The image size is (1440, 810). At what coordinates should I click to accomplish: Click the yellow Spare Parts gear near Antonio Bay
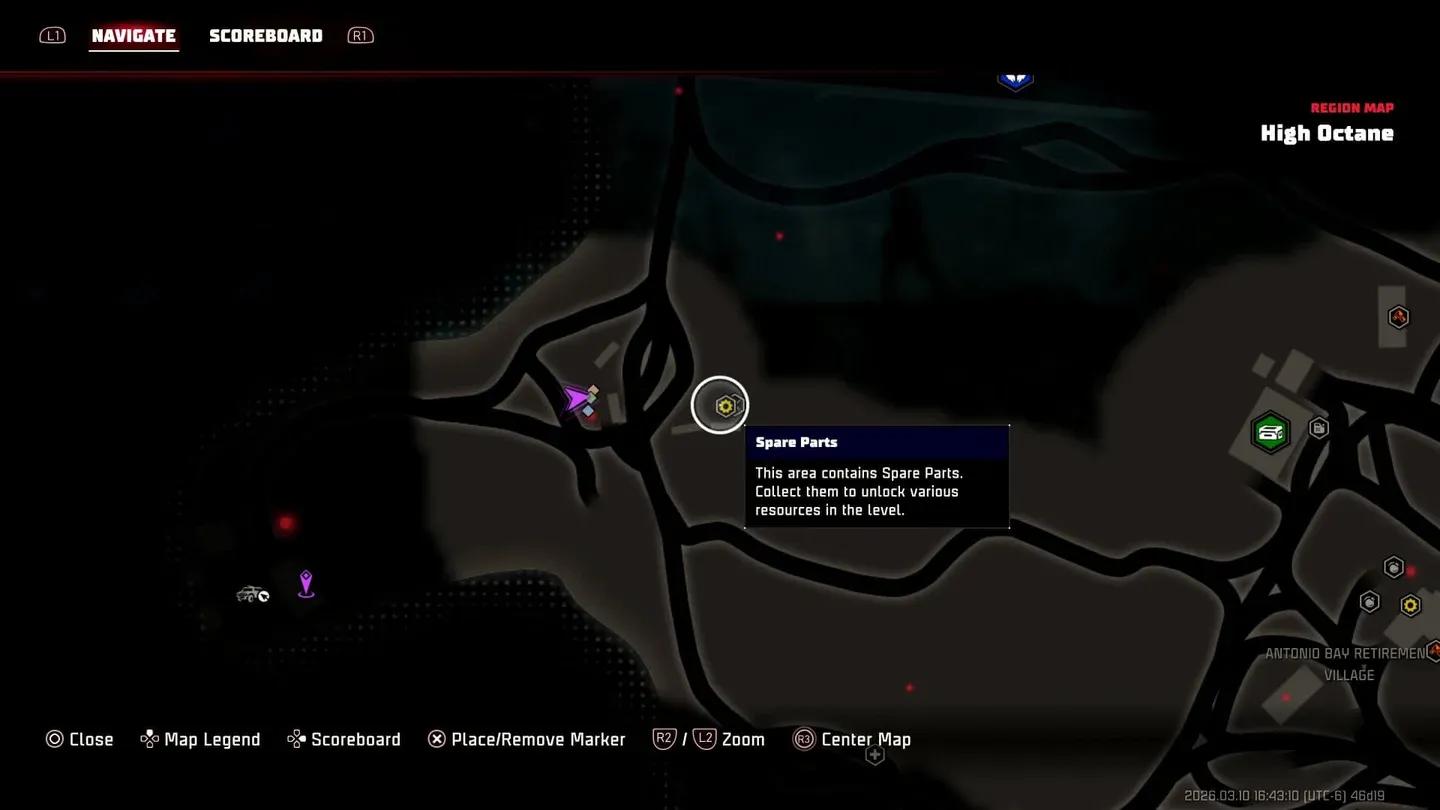pyautogui.click(x=1410, y=604)
